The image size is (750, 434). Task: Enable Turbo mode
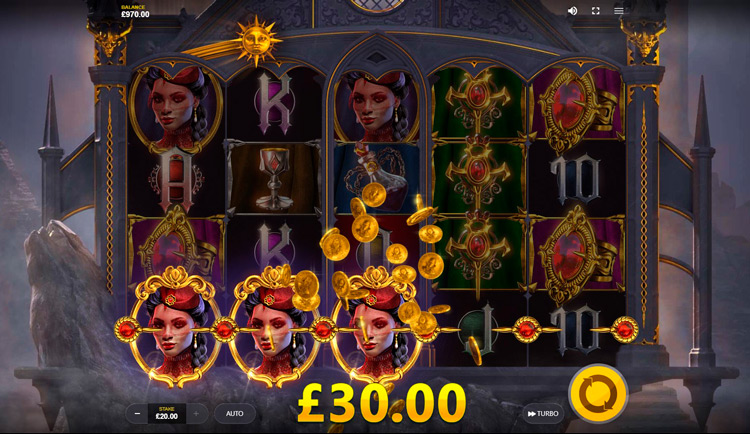(x=543, y=413)
